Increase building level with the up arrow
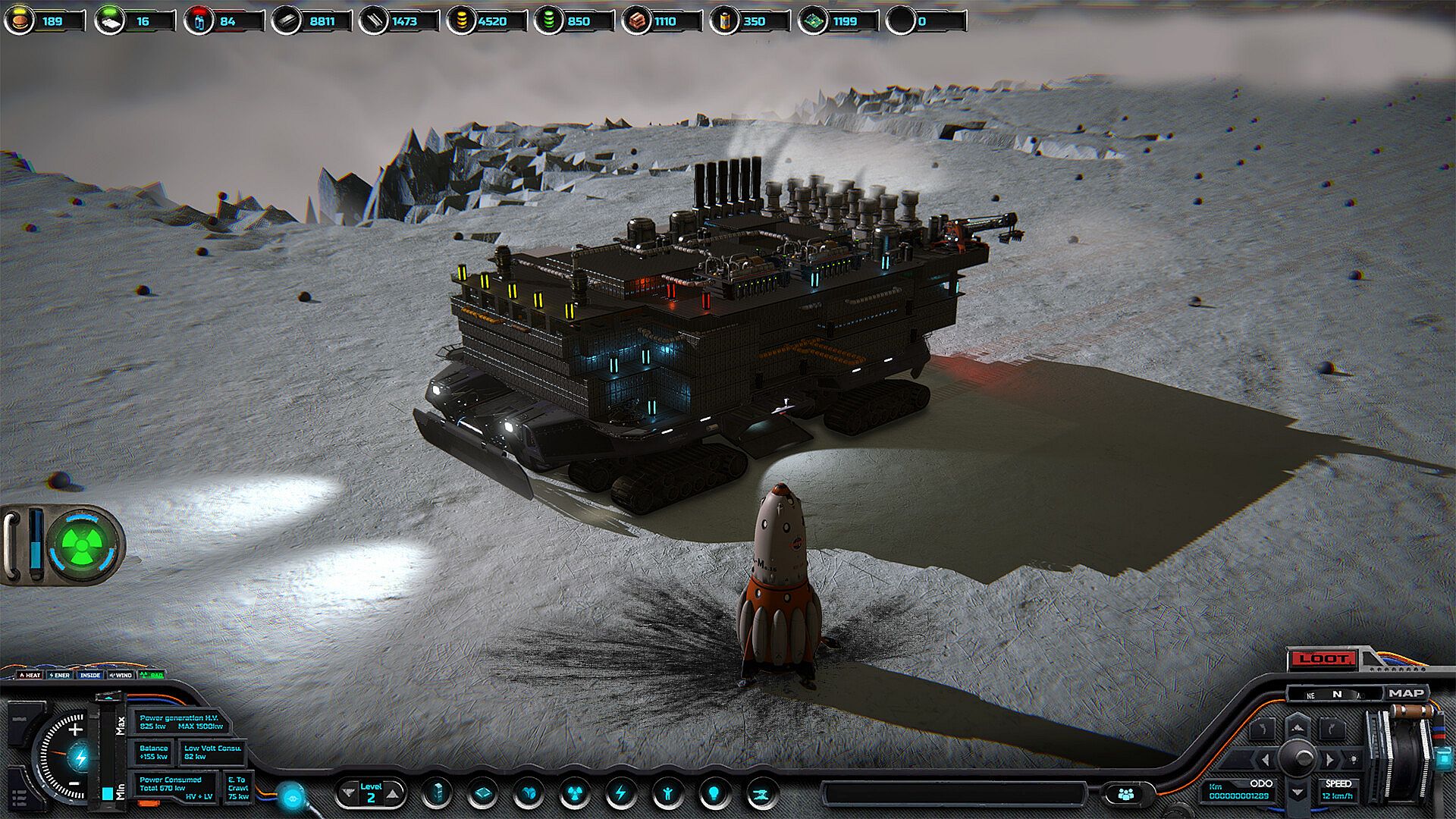 [393, 794]
